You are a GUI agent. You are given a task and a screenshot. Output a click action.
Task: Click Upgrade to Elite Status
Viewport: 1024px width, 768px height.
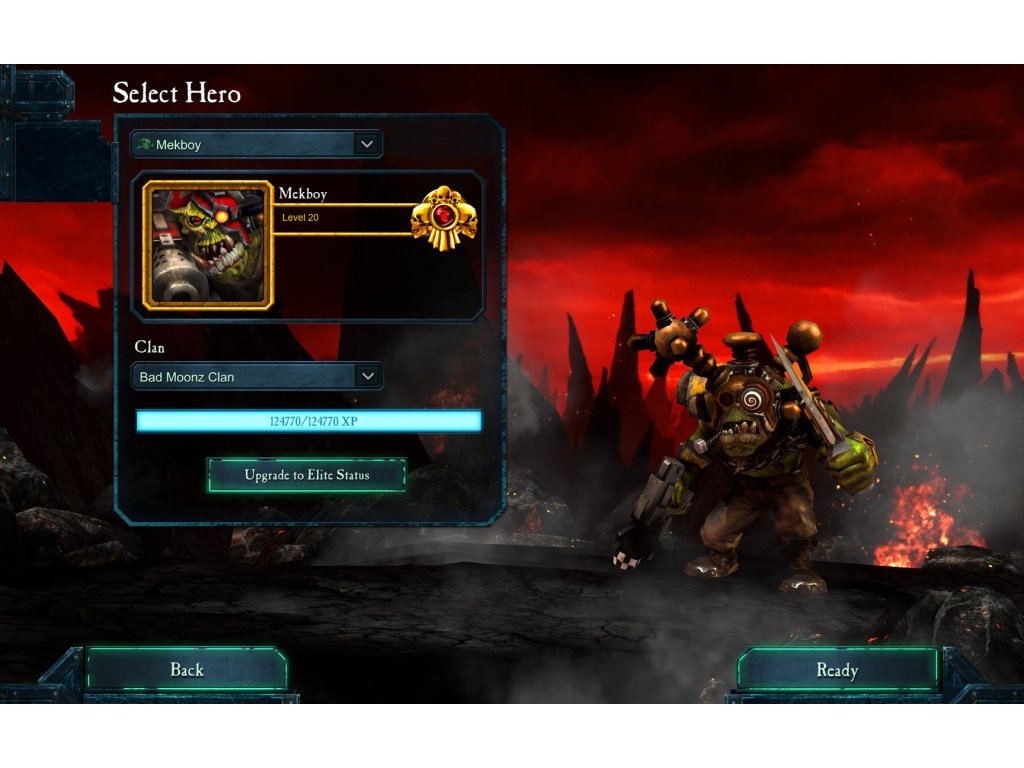click(307, 475)
